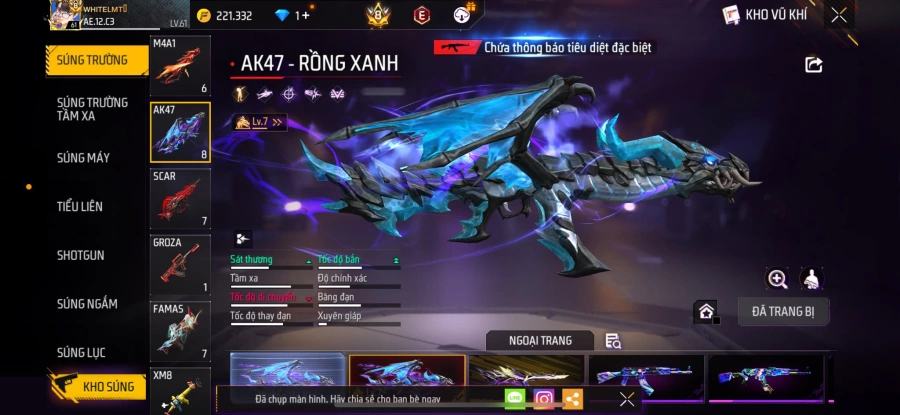This screenshot has width=900, height=415.
Task: Switch to the Súng Ngắm category
Action: pos(87,304)
